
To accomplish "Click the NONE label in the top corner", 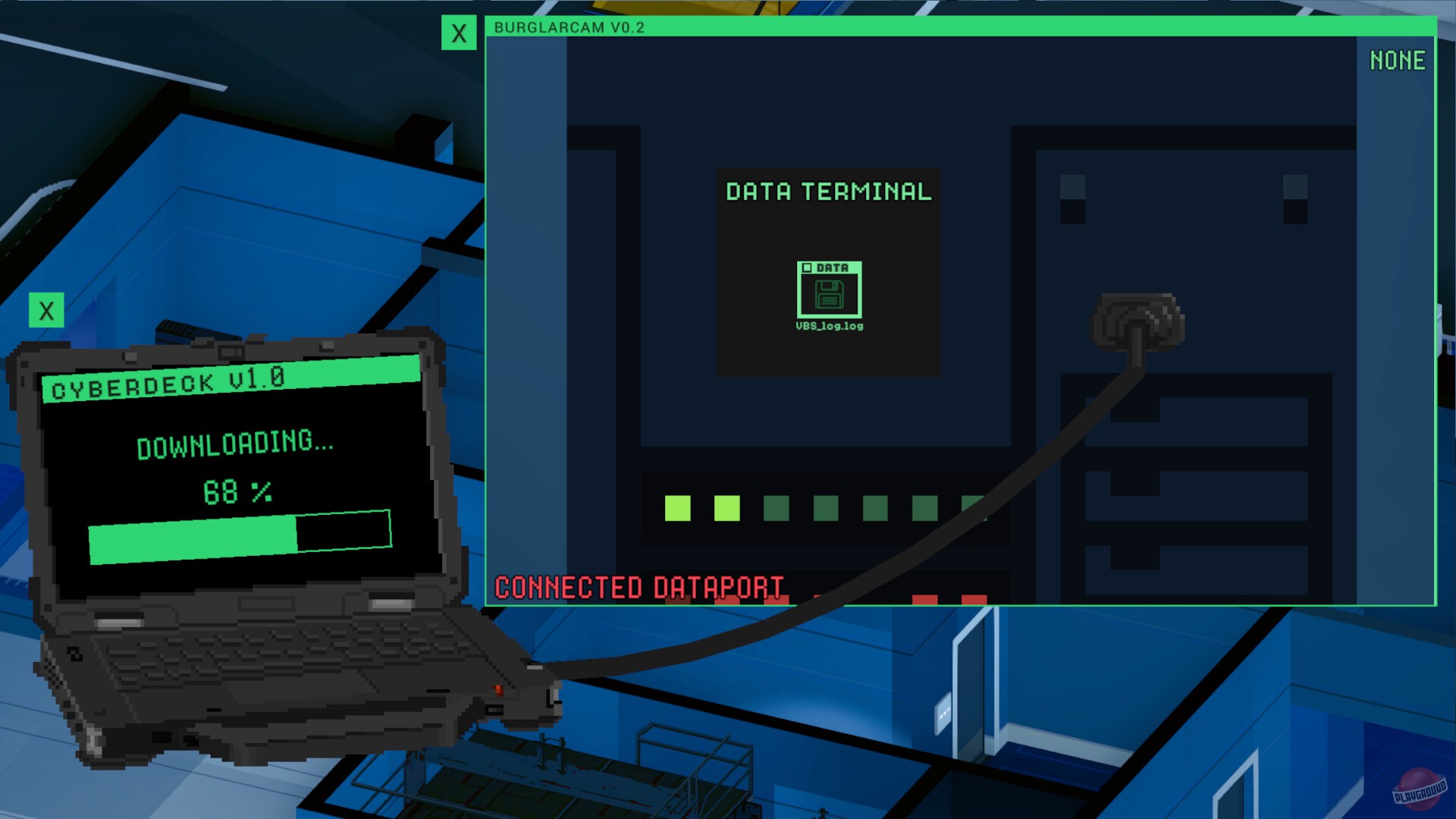I will coord(1399,61).
